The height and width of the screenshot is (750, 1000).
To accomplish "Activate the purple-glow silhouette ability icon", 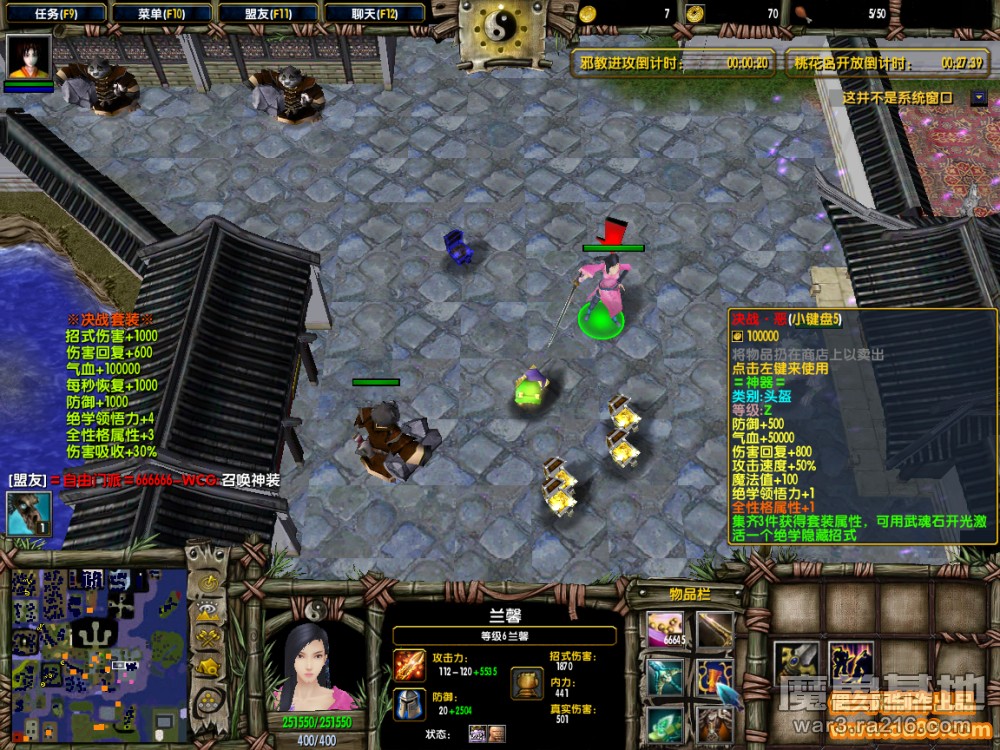I will click(850, 661).
